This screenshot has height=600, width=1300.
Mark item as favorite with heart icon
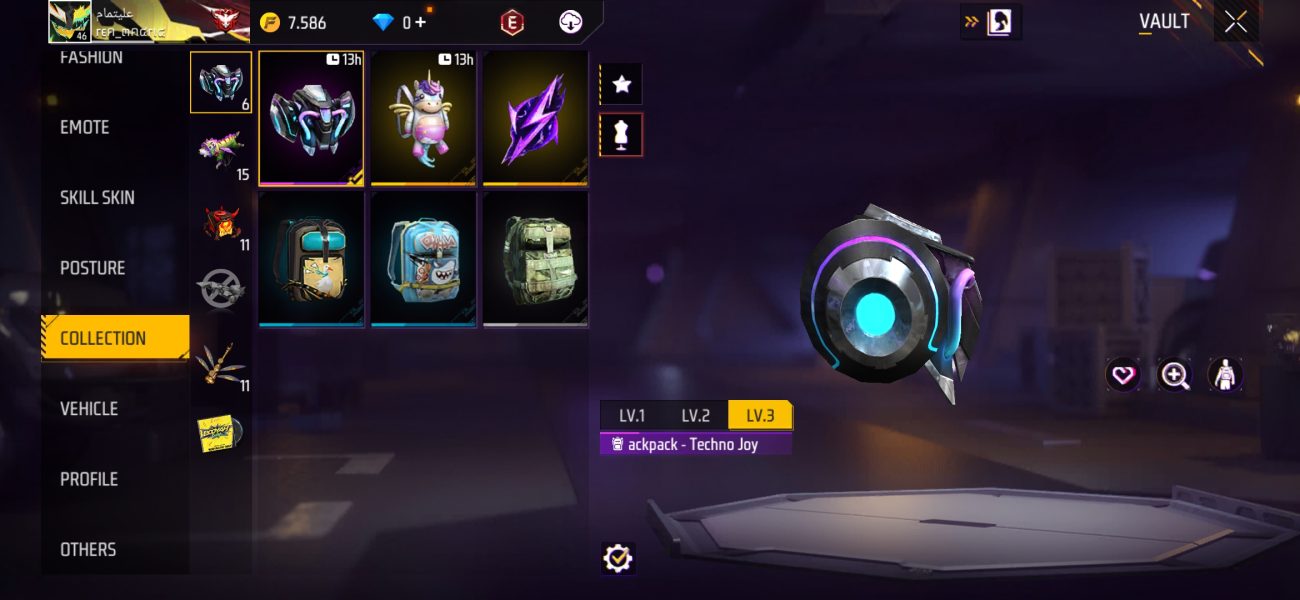pos(1123,375)
